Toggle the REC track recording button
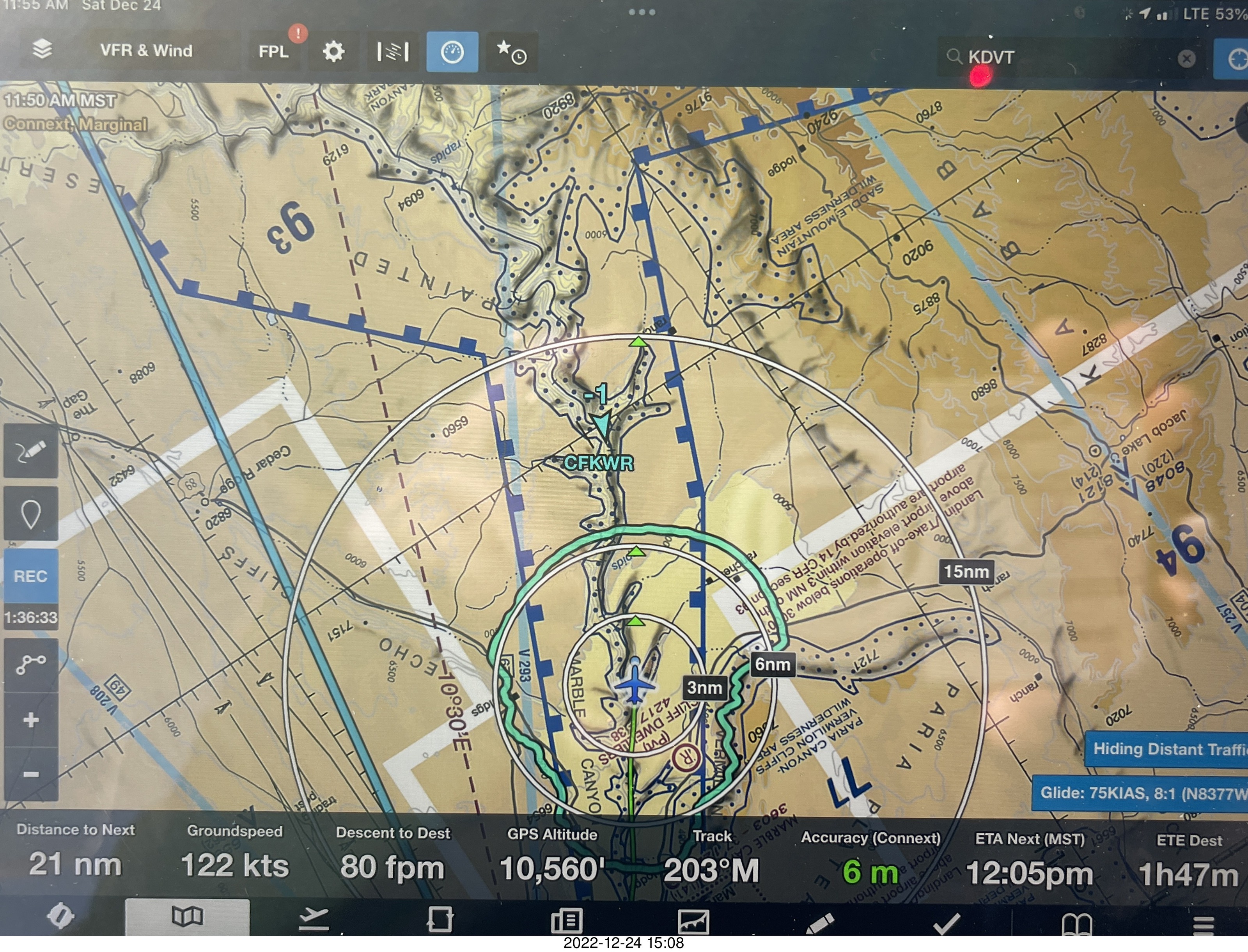The width and height of the screenshot is (1248, 952). click(x=30, y=576)
